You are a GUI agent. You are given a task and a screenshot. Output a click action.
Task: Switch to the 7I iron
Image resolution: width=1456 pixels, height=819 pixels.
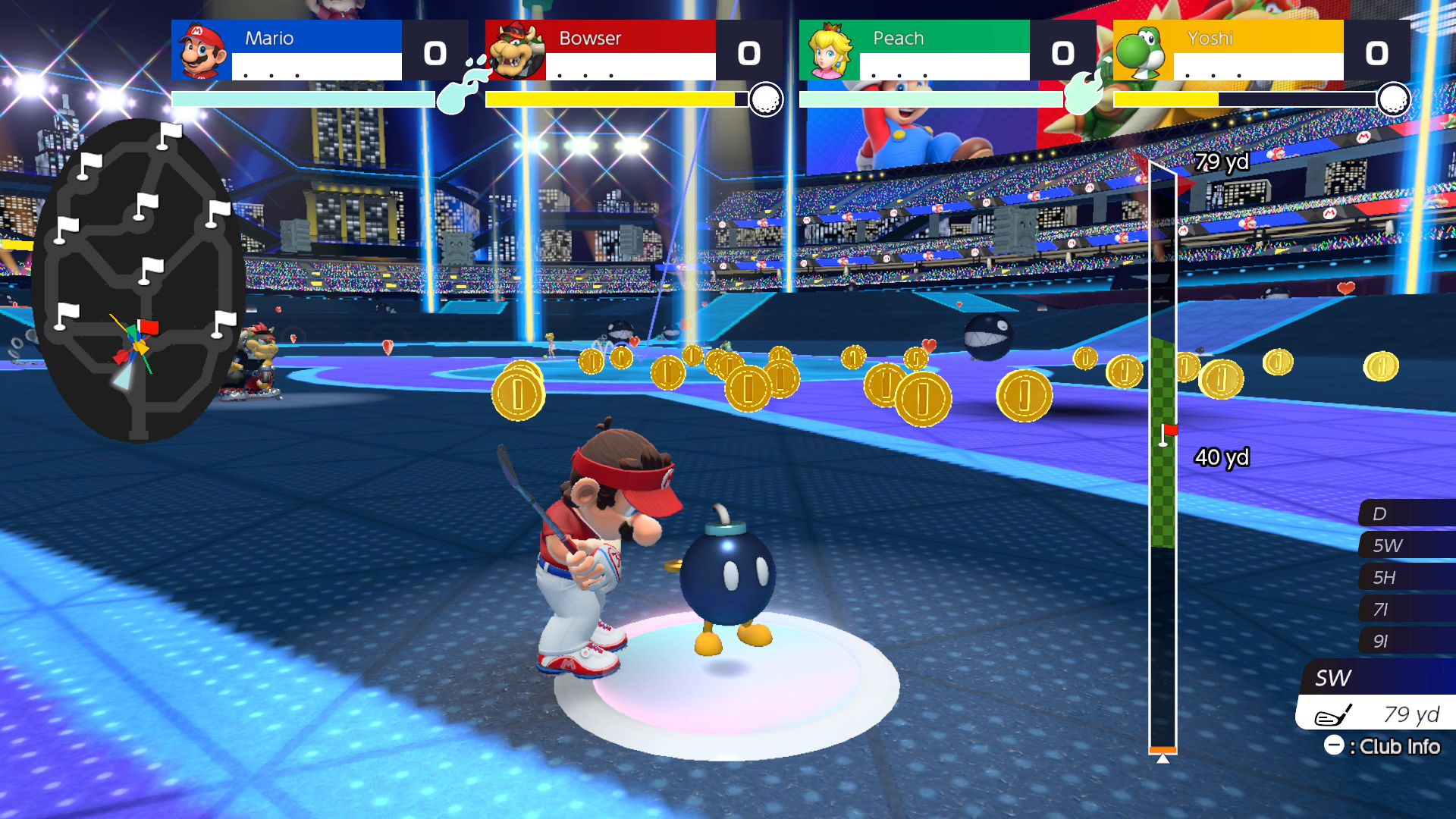(x=1405, y=609)
